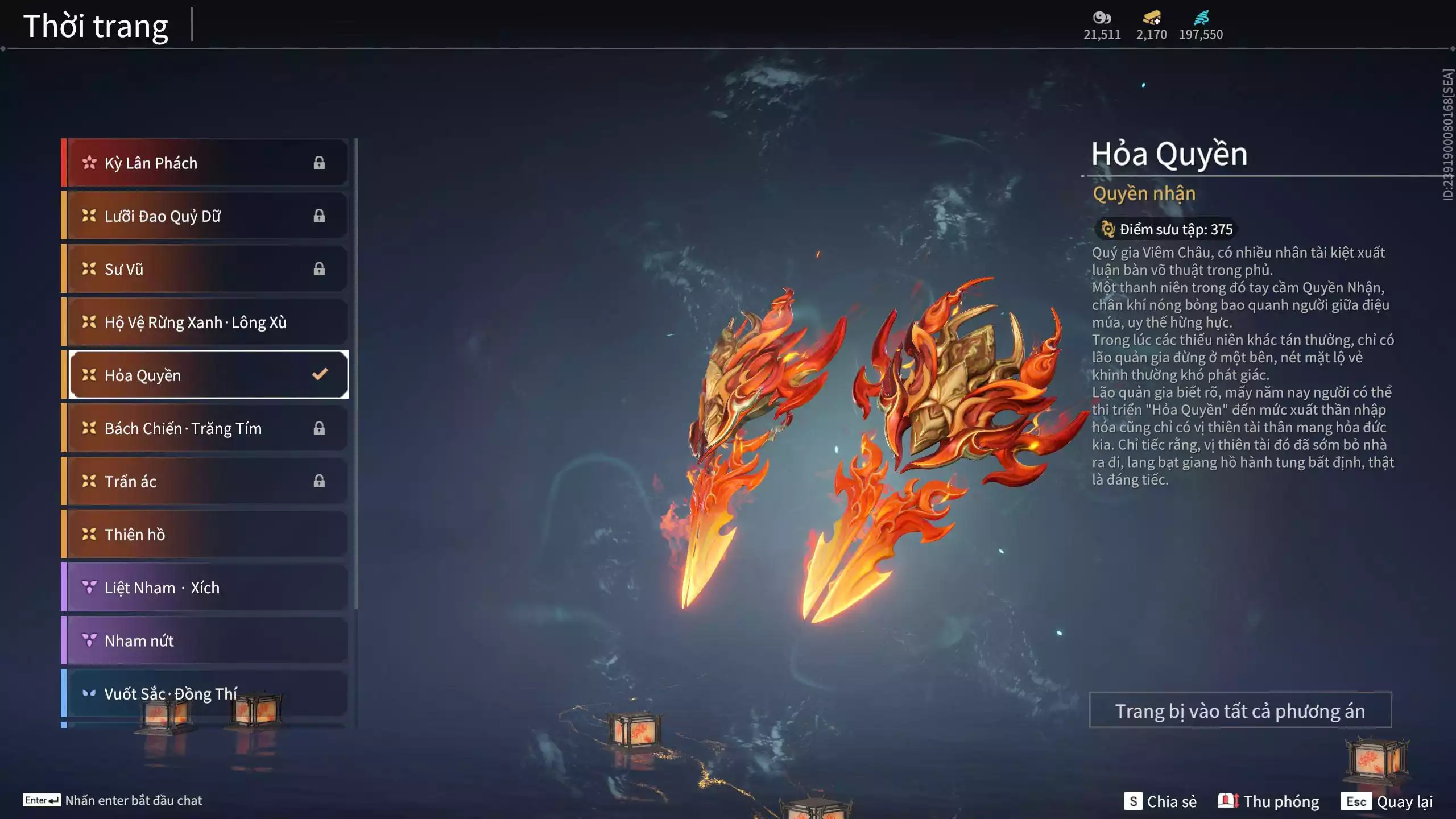Pick Hộ Vệ Rừng Xanh · Lông Xù
Image resolution: width=1456 pixels, height=819 pixels.
point(205,322)
